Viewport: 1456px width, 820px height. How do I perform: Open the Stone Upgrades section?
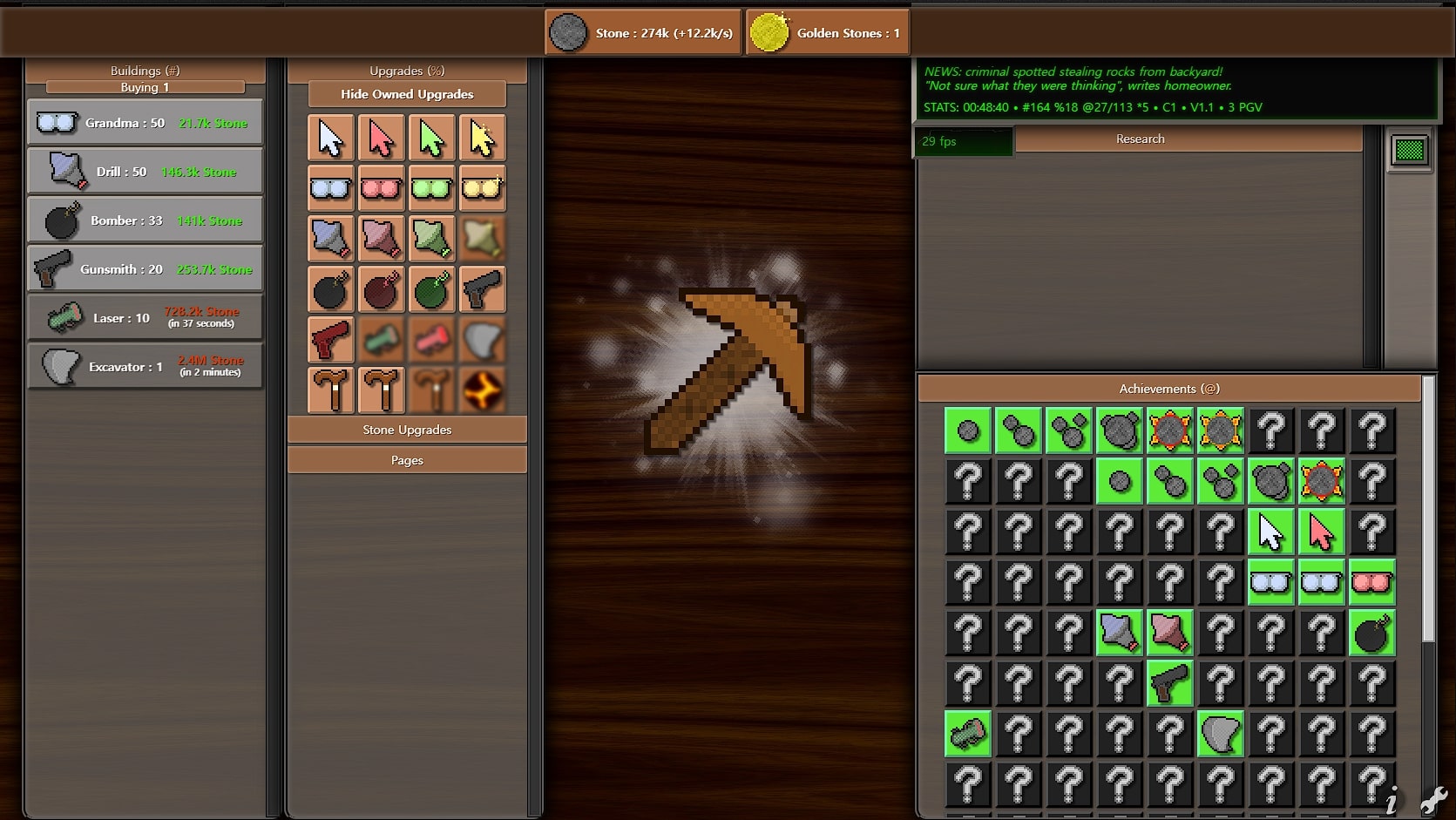(407, 430)
